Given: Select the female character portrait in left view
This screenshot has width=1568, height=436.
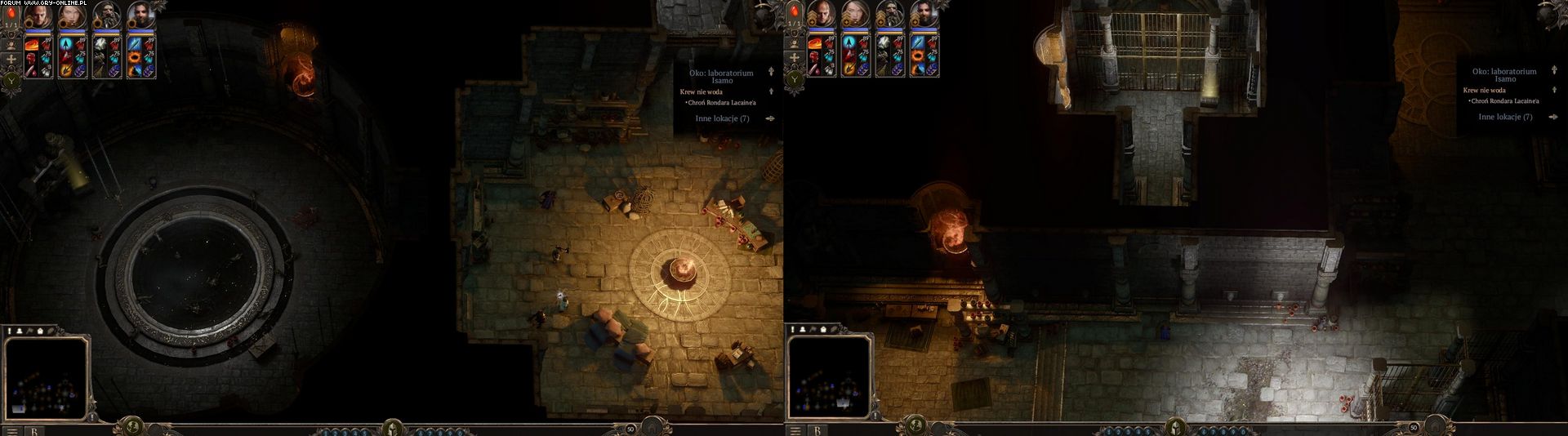Looking at the screenshot, I should click(72, 14).
